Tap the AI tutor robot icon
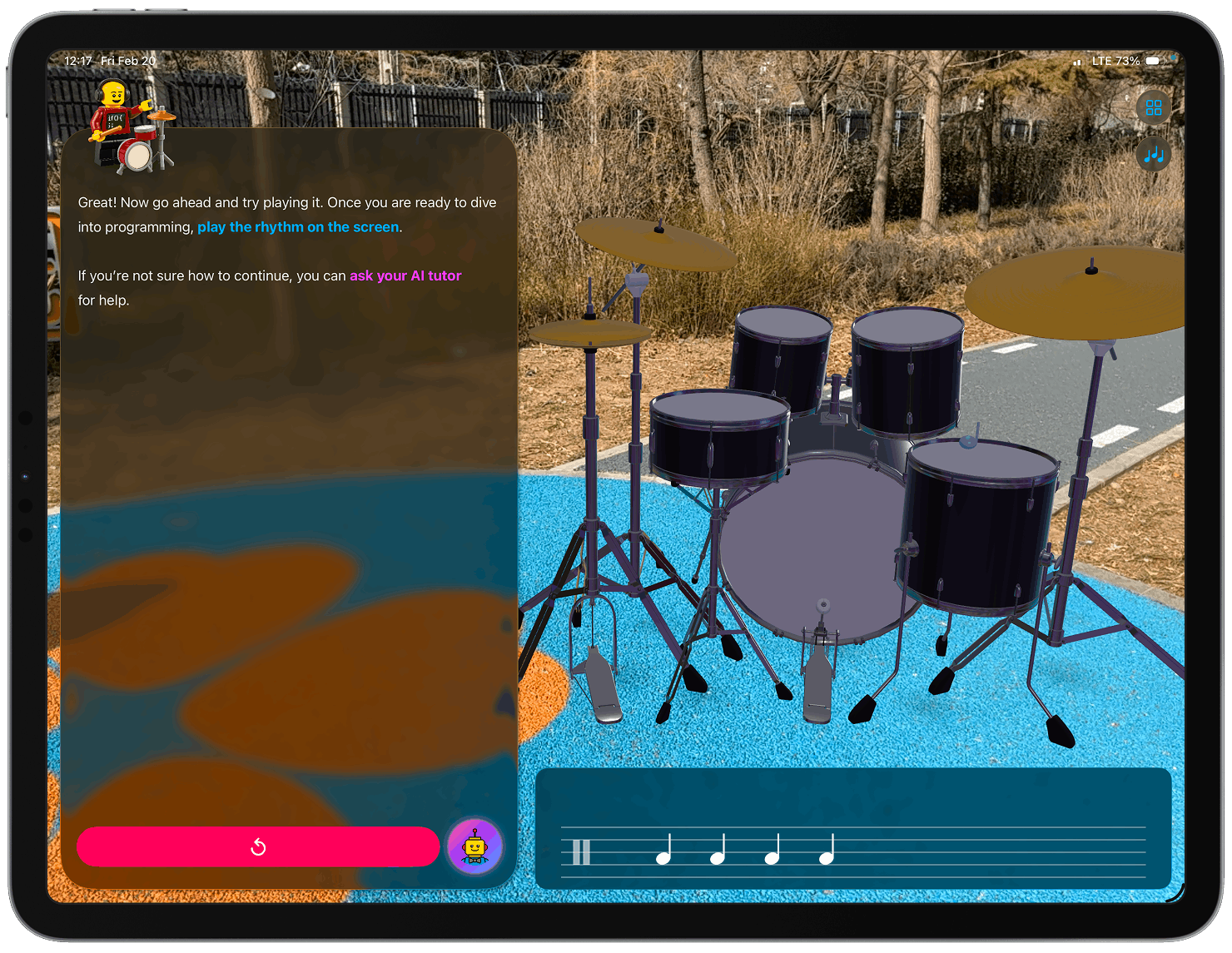Image resolution: width=1232 pixels, height=953 pixels. coord(475,846)
